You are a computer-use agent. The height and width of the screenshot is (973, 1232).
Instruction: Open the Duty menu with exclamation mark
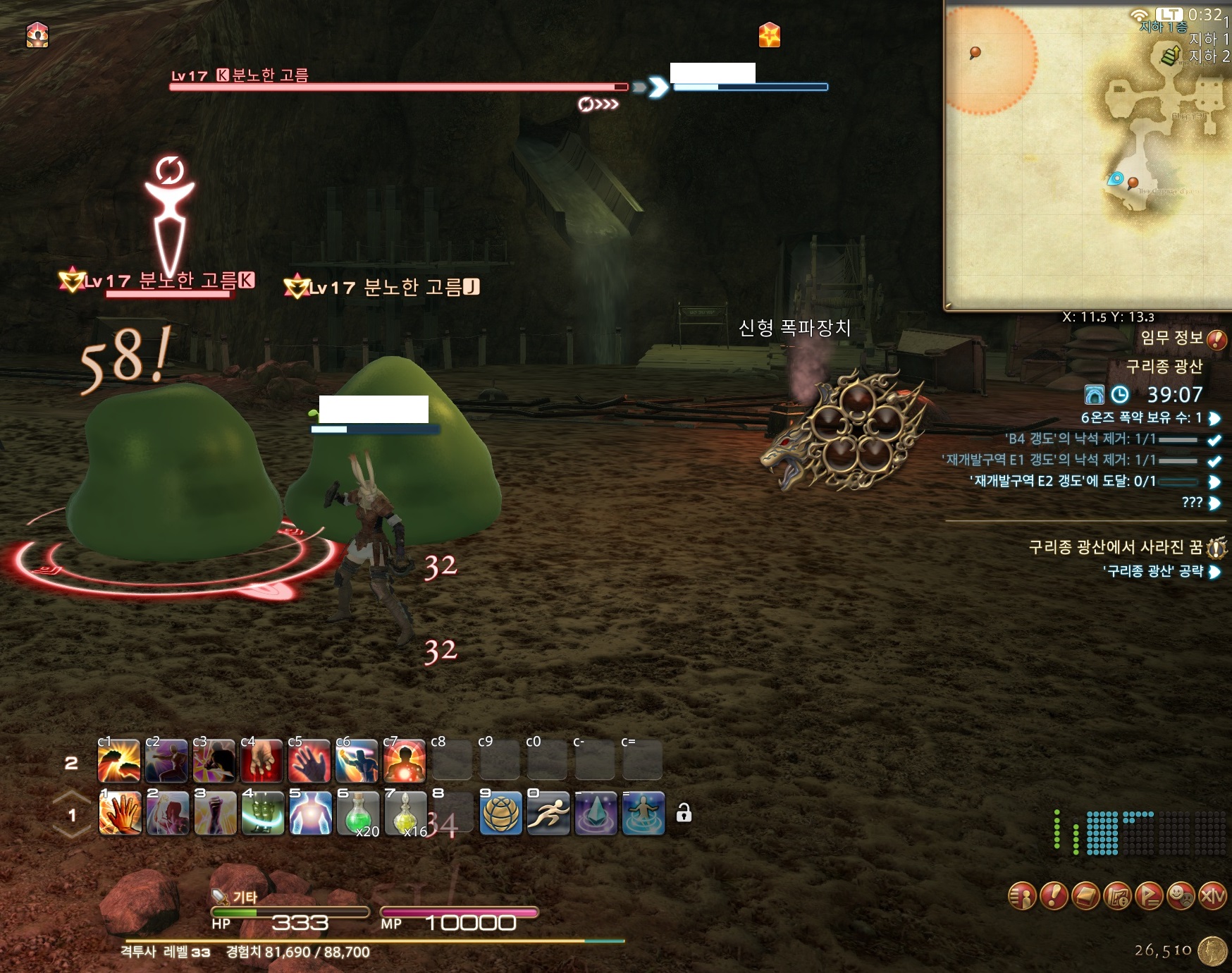(x=1054, y=895)
